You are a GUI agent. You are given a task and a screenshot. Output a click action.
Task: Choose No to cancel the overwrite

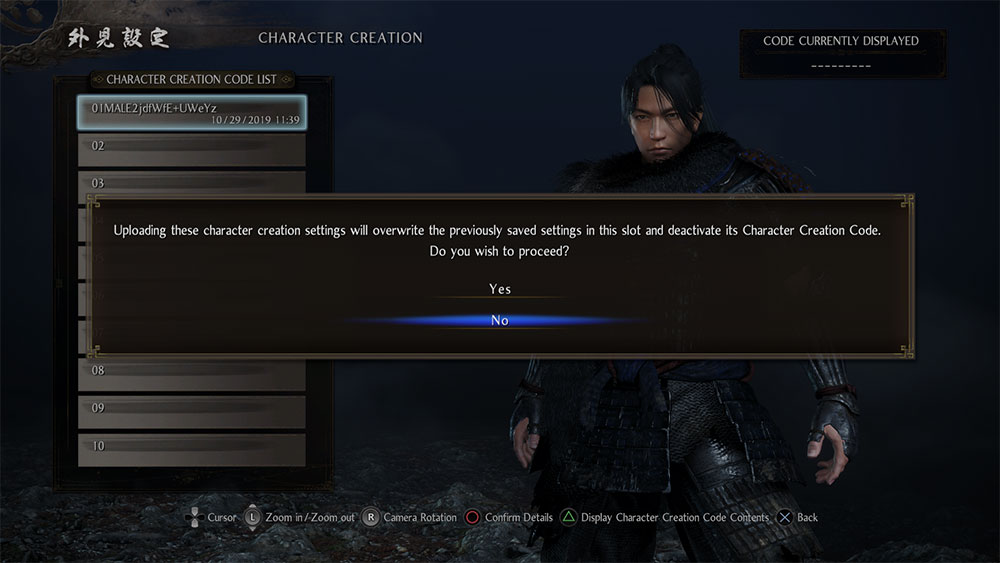[x=500, y=320]
